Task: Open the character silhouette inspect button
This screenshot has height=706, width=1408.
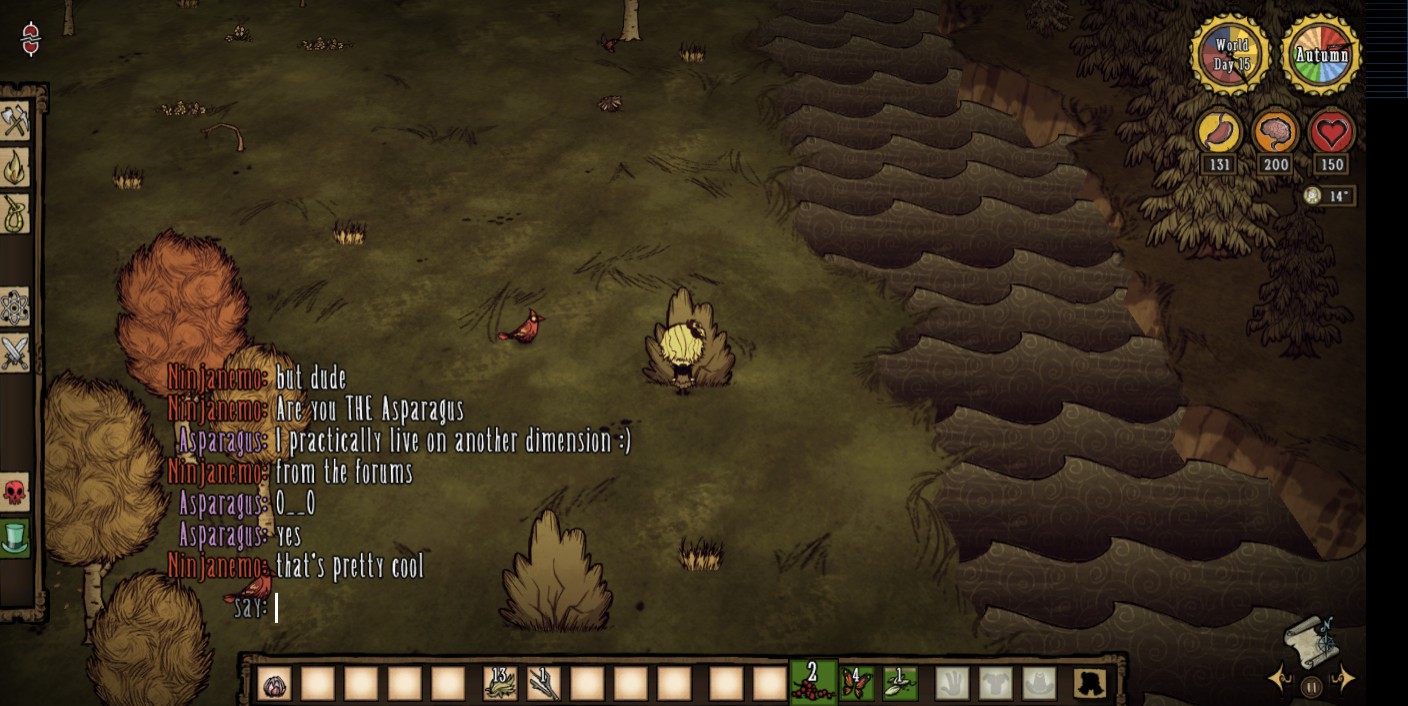Action: pyautogui.click(x=1089, y=684)
